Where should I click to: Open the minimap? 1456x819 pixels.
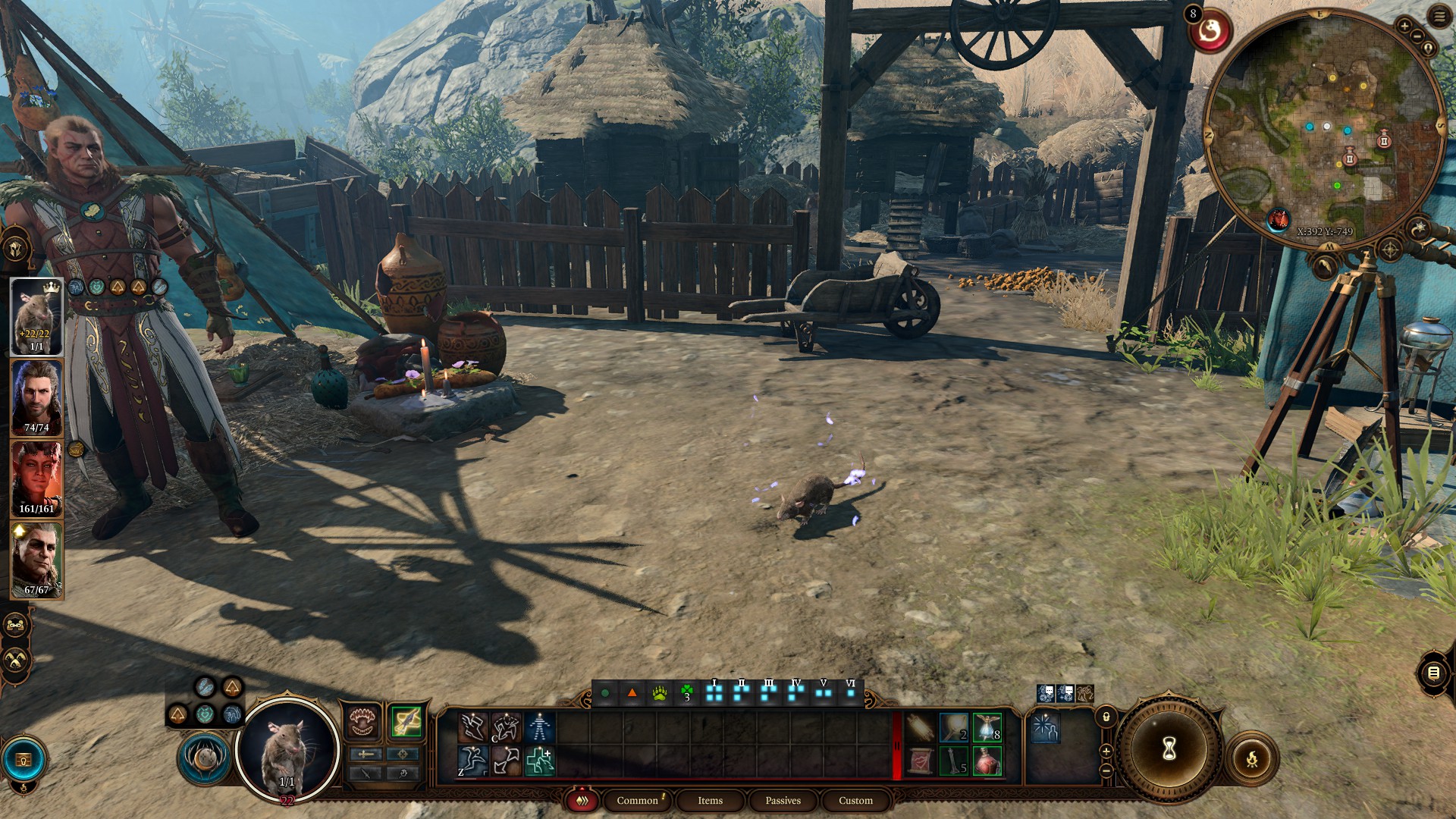point(1325,129)
